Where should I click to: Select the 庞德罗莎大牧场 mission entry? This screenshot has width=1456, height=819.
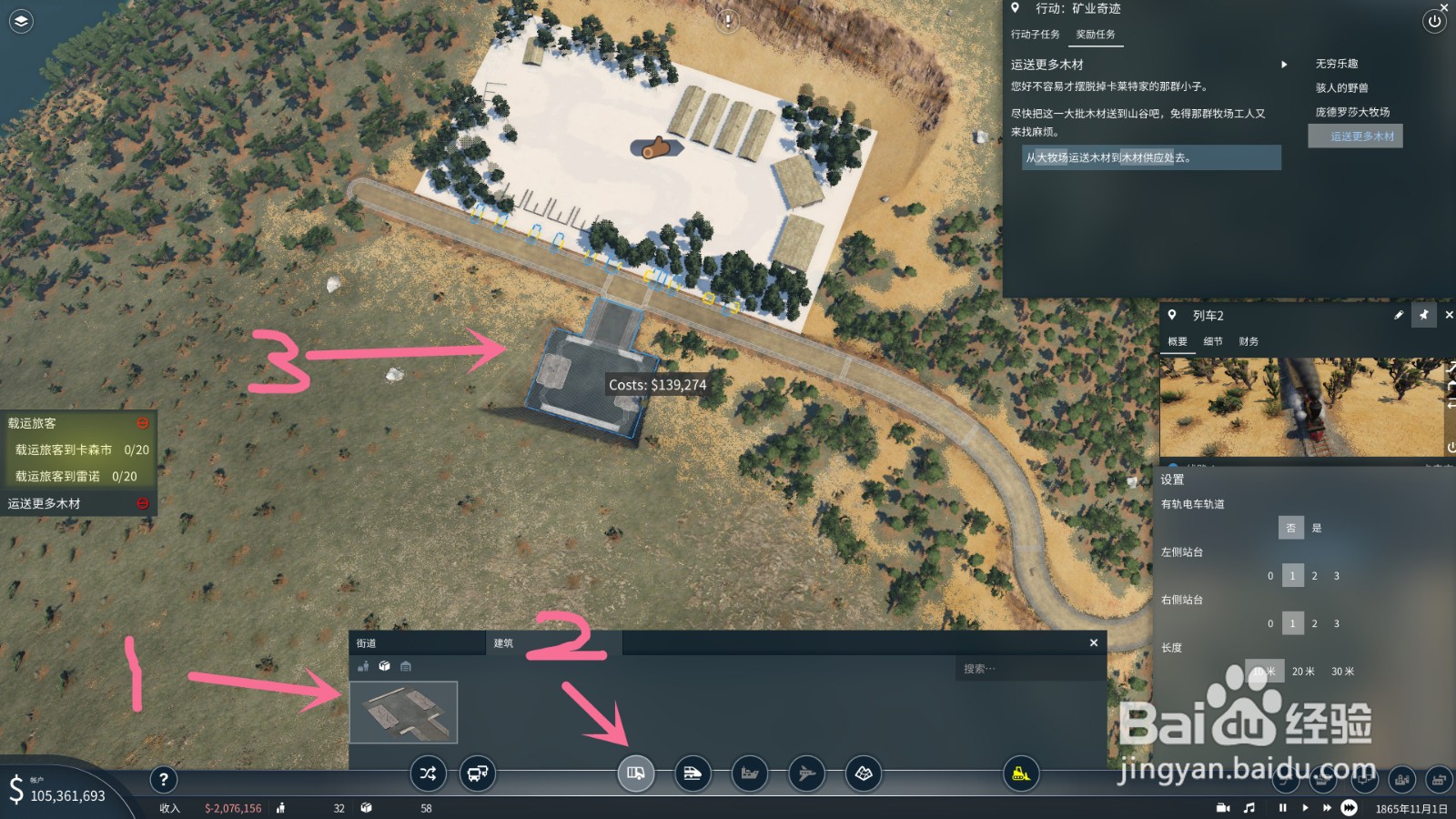pyautogui.click(x=1352, y=112)
